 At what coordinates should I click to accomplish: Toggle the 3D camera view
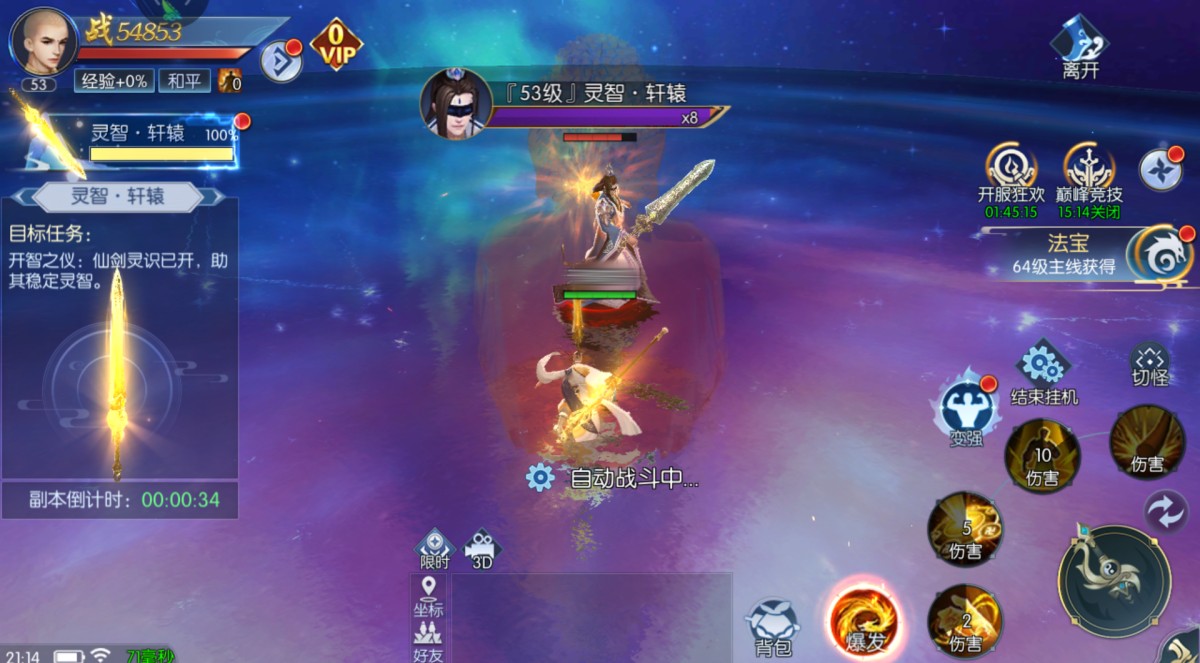[482, 549]
